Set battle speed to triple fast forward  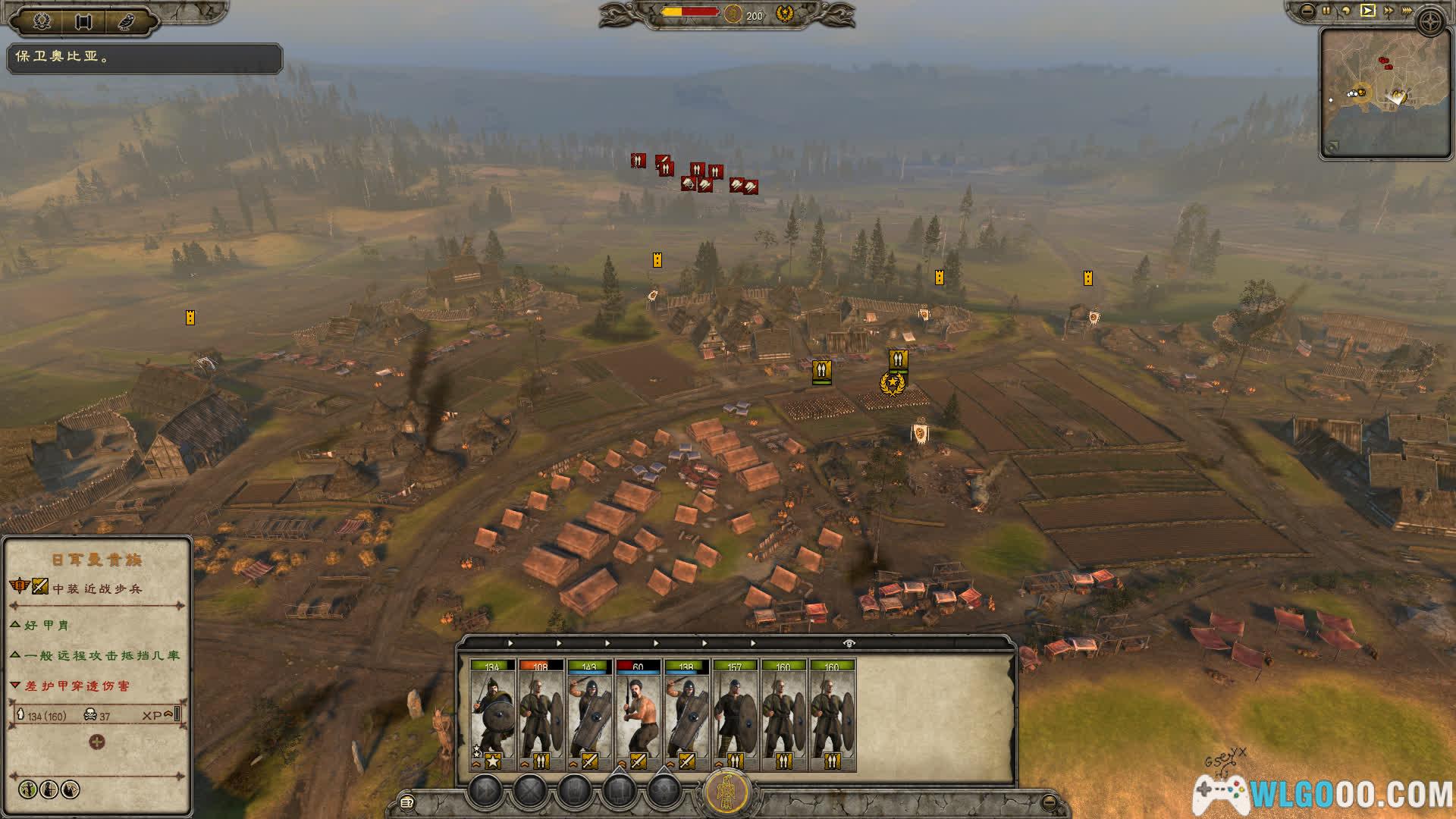point(1407,11)
